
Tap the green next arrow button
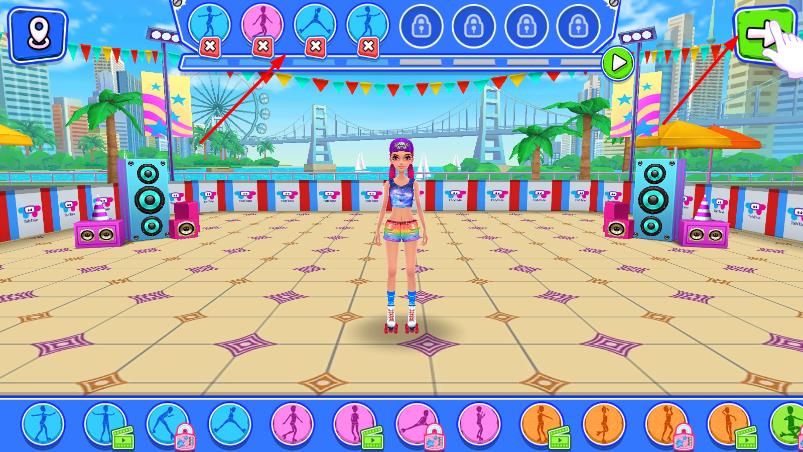763,37
